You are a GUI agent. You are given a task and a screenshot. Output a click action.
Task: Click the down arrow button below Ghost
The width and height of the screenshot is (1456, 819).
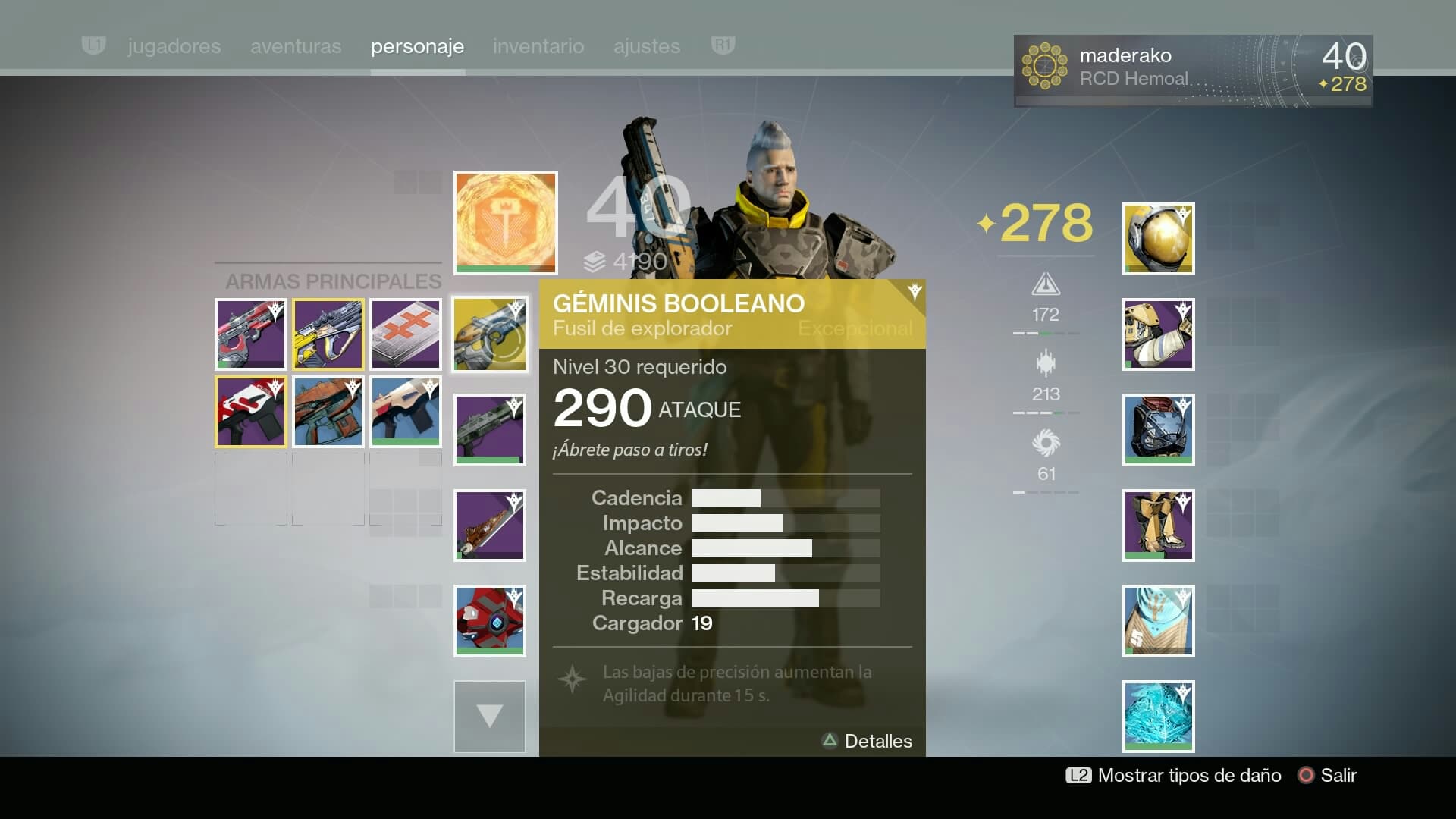click(x=490, y=717)
